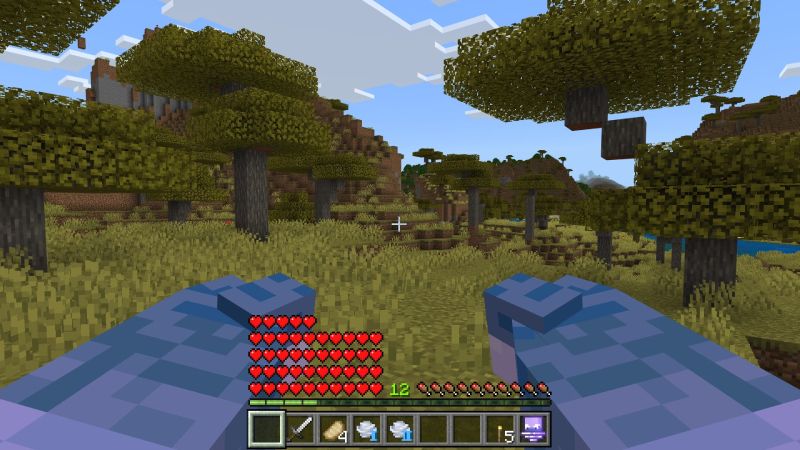Choose the white item marked with two bars

(x=400, y=429)
